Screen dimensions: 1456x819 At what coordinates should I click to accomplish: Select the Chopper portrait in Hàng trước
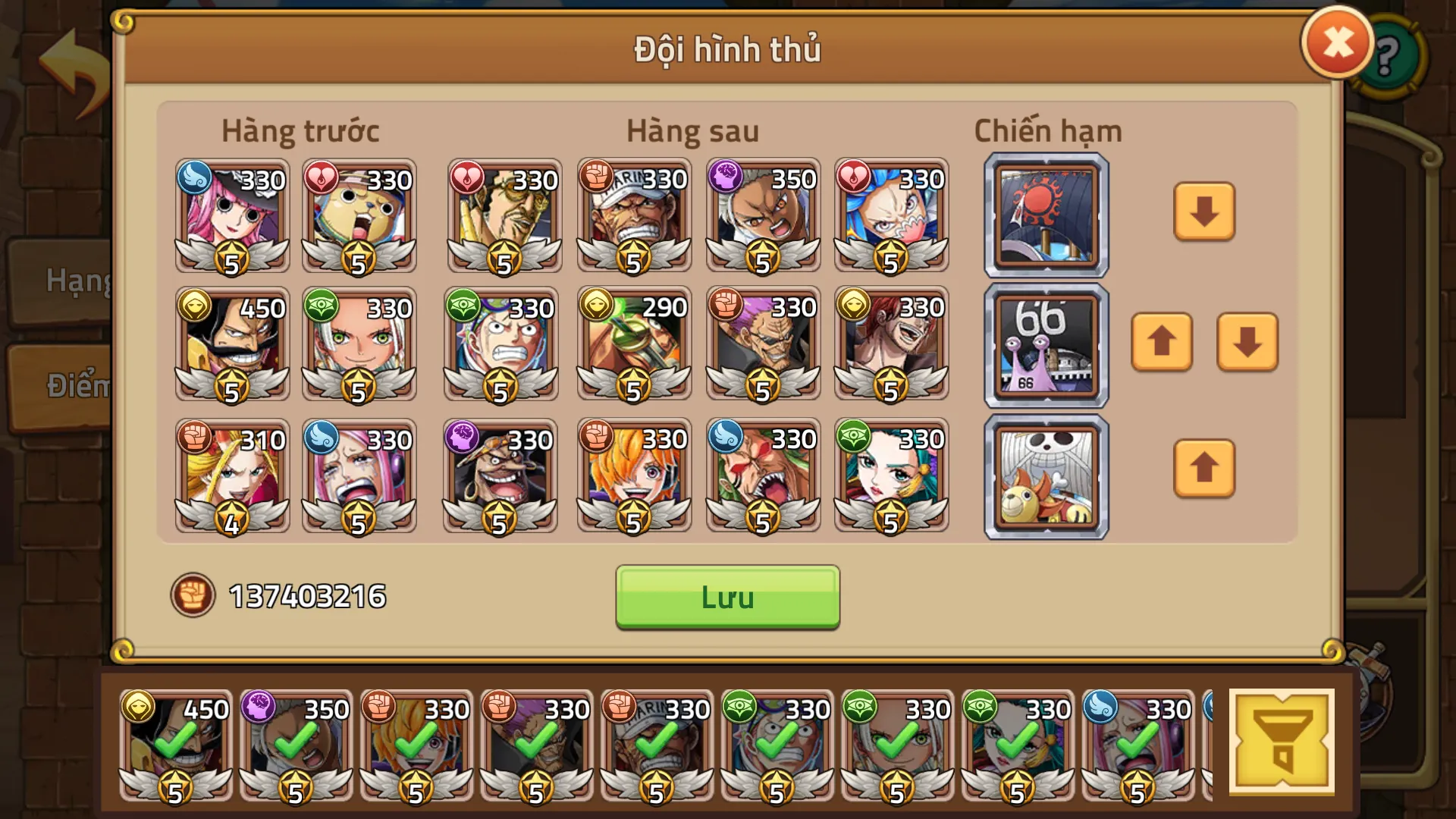(x=358, y=216)
